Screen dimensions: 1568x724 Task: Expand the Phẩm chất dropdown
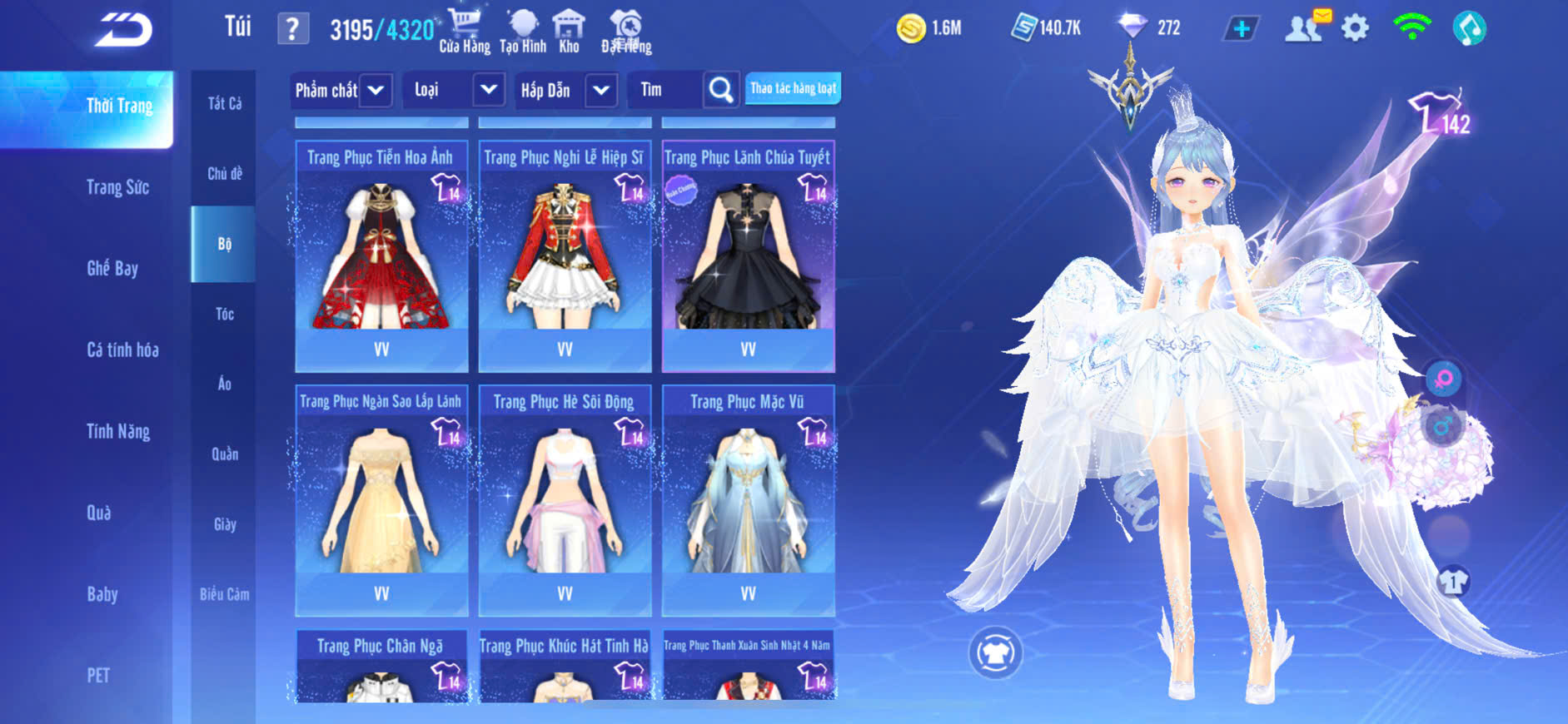(x=376, y=90)
